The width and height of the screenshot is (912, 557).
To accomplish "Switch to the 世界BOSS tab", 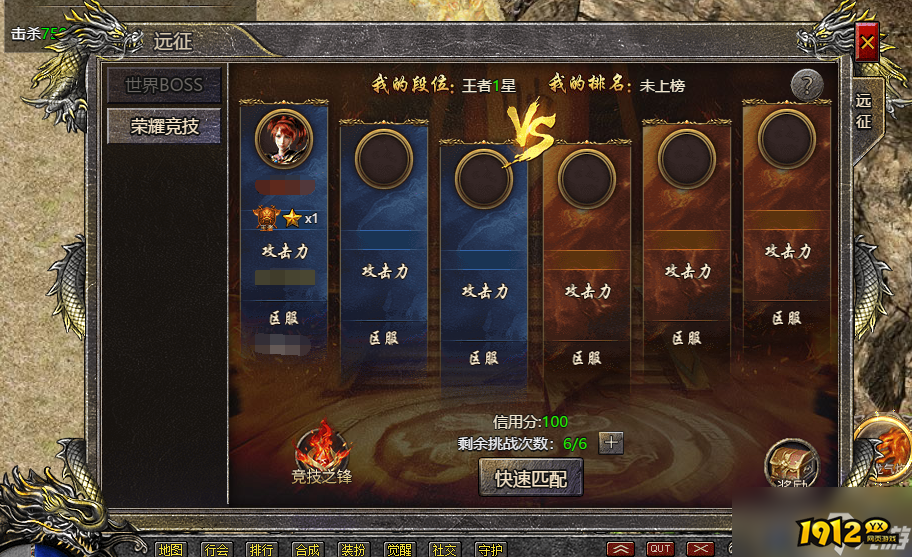I will (164, 85).
